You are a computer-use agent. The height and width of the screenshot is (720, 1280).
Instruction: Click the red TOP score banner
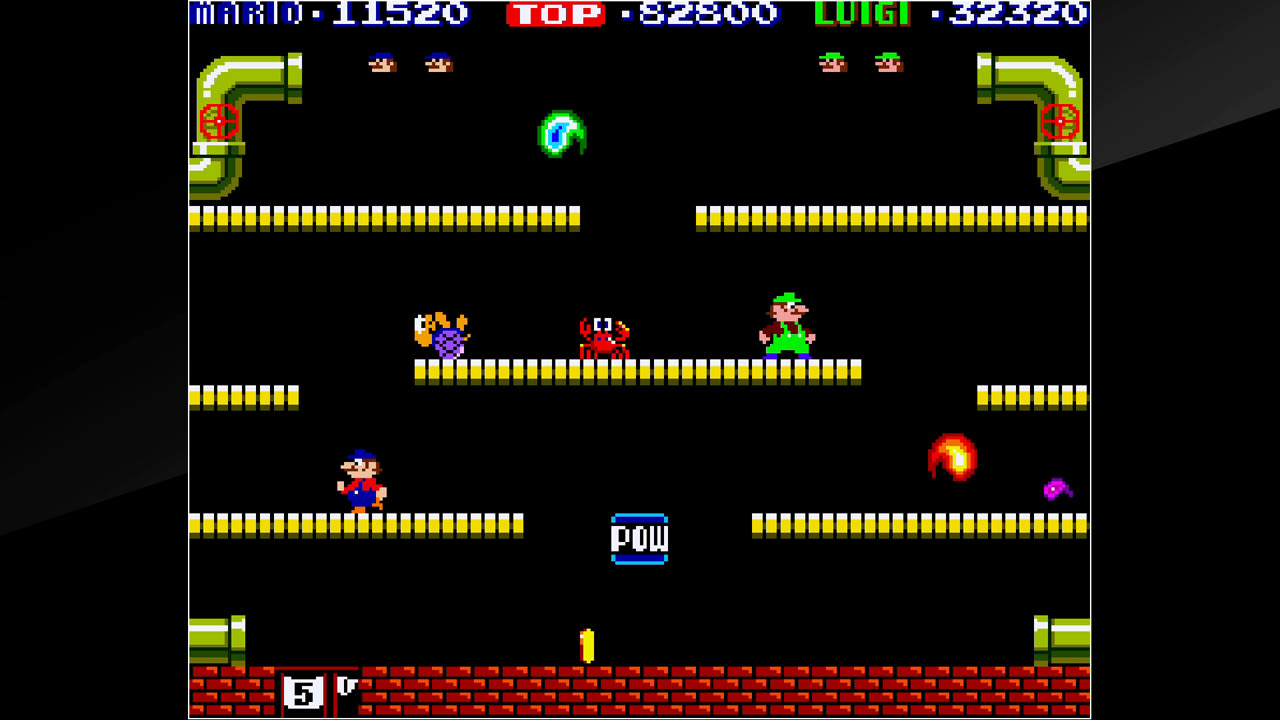click(x=557, y=13)
